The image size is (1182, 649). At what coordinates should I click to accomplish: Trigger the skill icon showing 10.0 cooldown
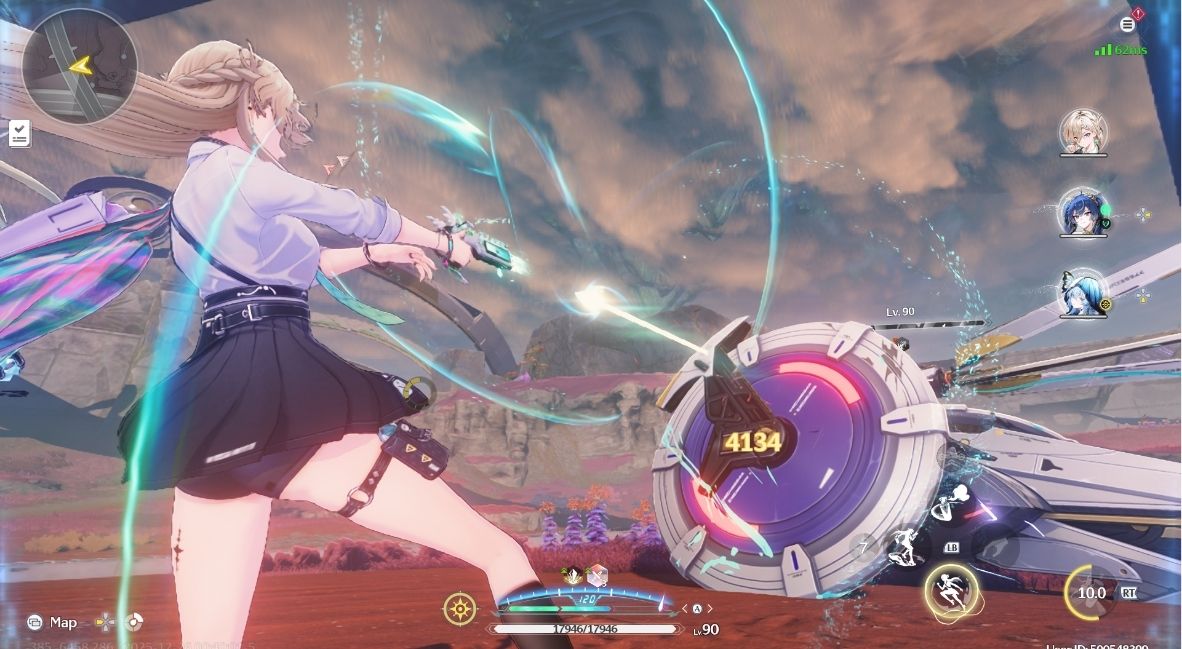click(1091, 592)
